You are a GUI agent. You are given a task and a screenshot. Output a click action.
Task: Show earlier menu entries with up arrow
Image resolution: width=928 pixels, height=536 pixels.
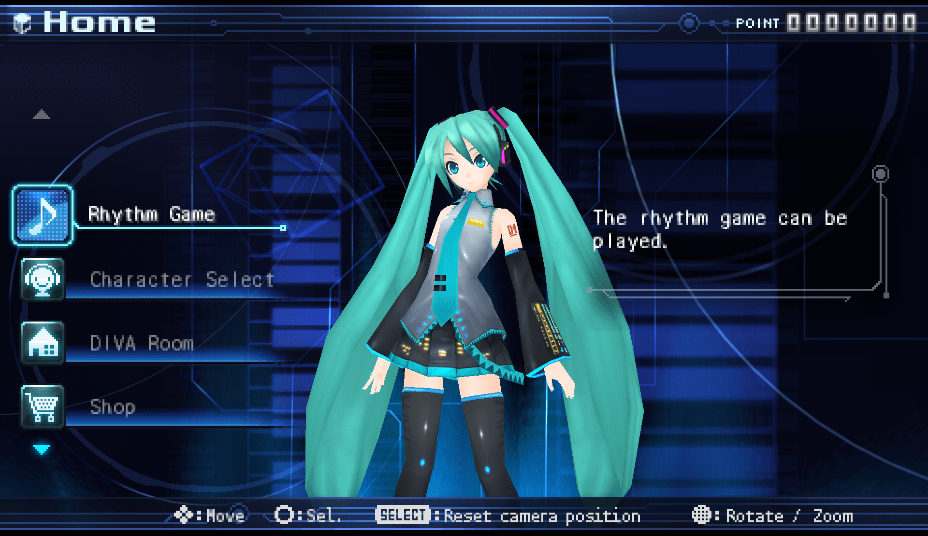[41, 115]
